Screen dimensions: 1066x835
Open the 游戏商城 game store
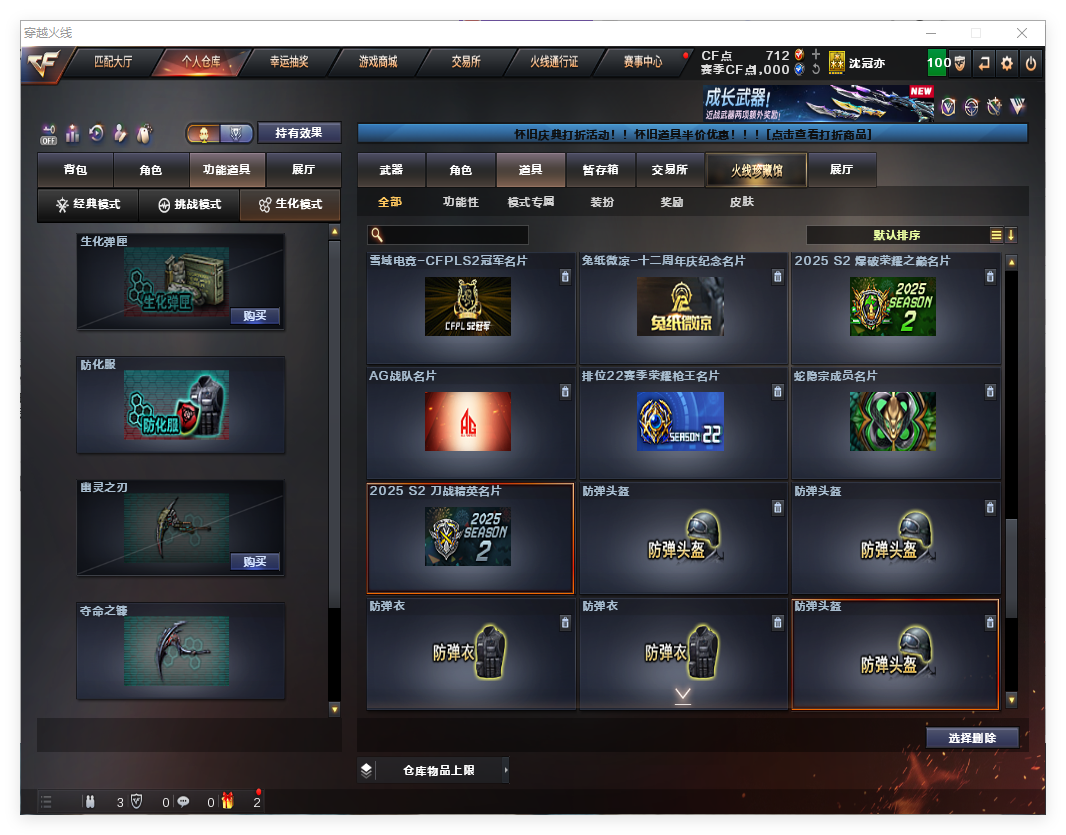coord(378,62)
